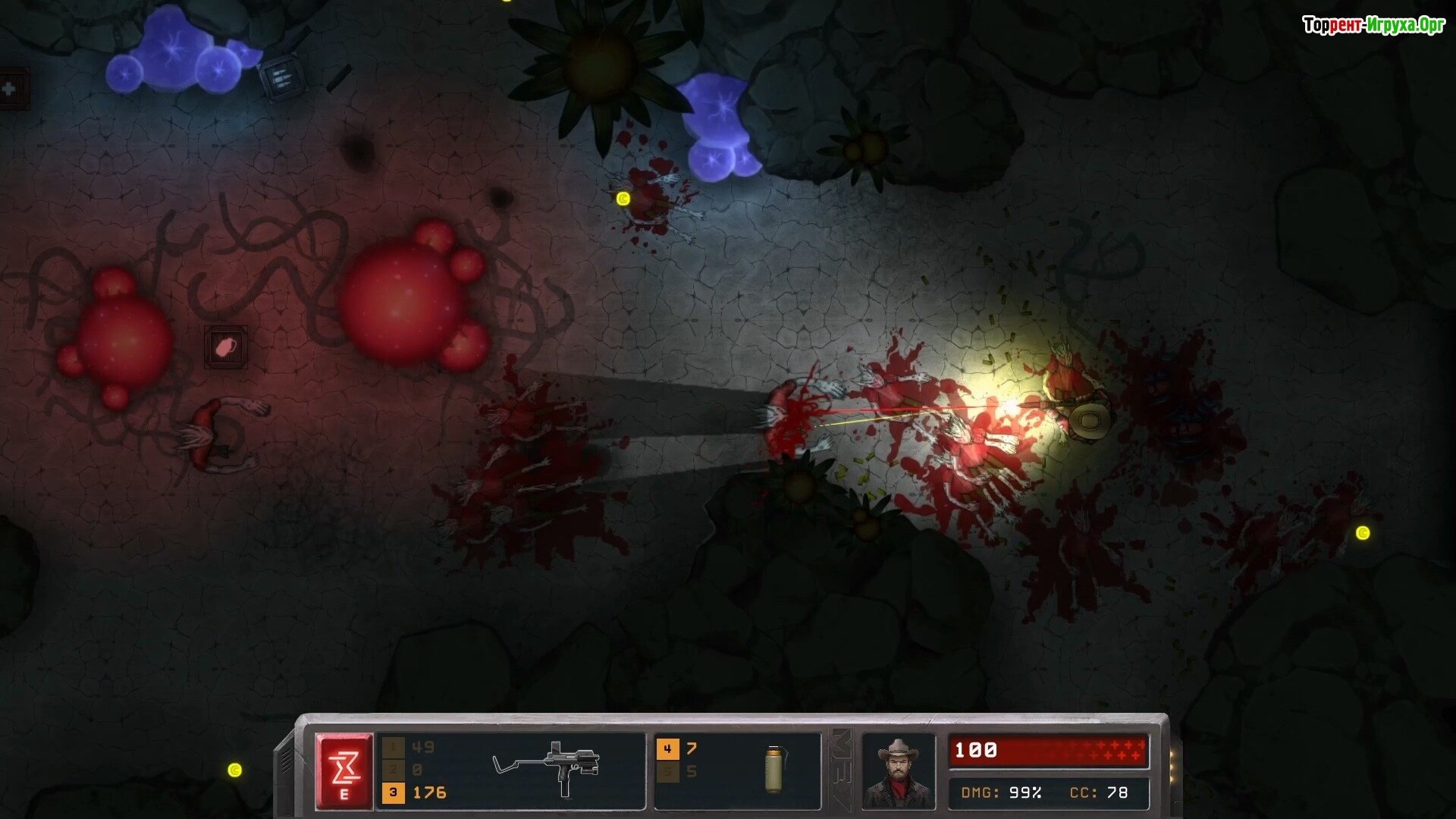Viewport: 1456px width, 819px height.
Task: Select weapon slot 3 with 176 ammo
Action: point(393,792)
